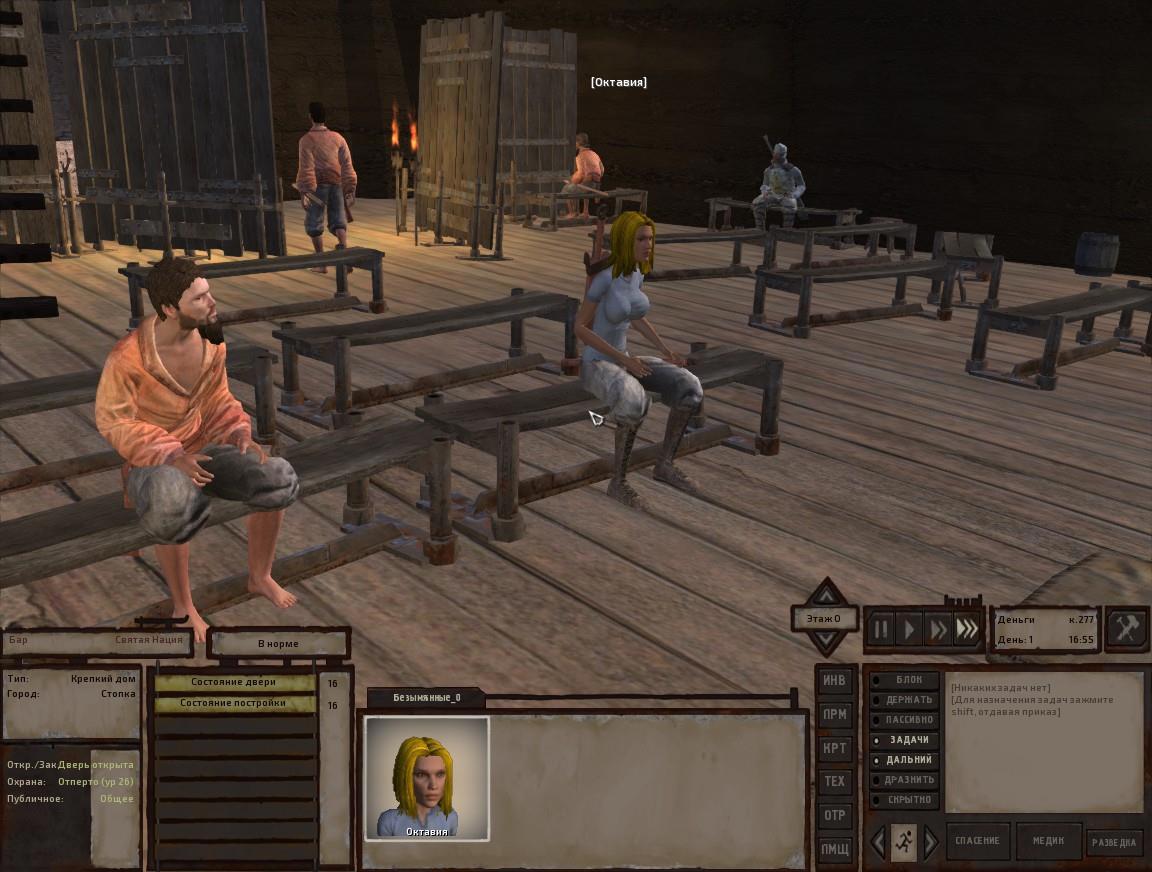
Task: Pause the game speed
Action: (x=881, y=629)
